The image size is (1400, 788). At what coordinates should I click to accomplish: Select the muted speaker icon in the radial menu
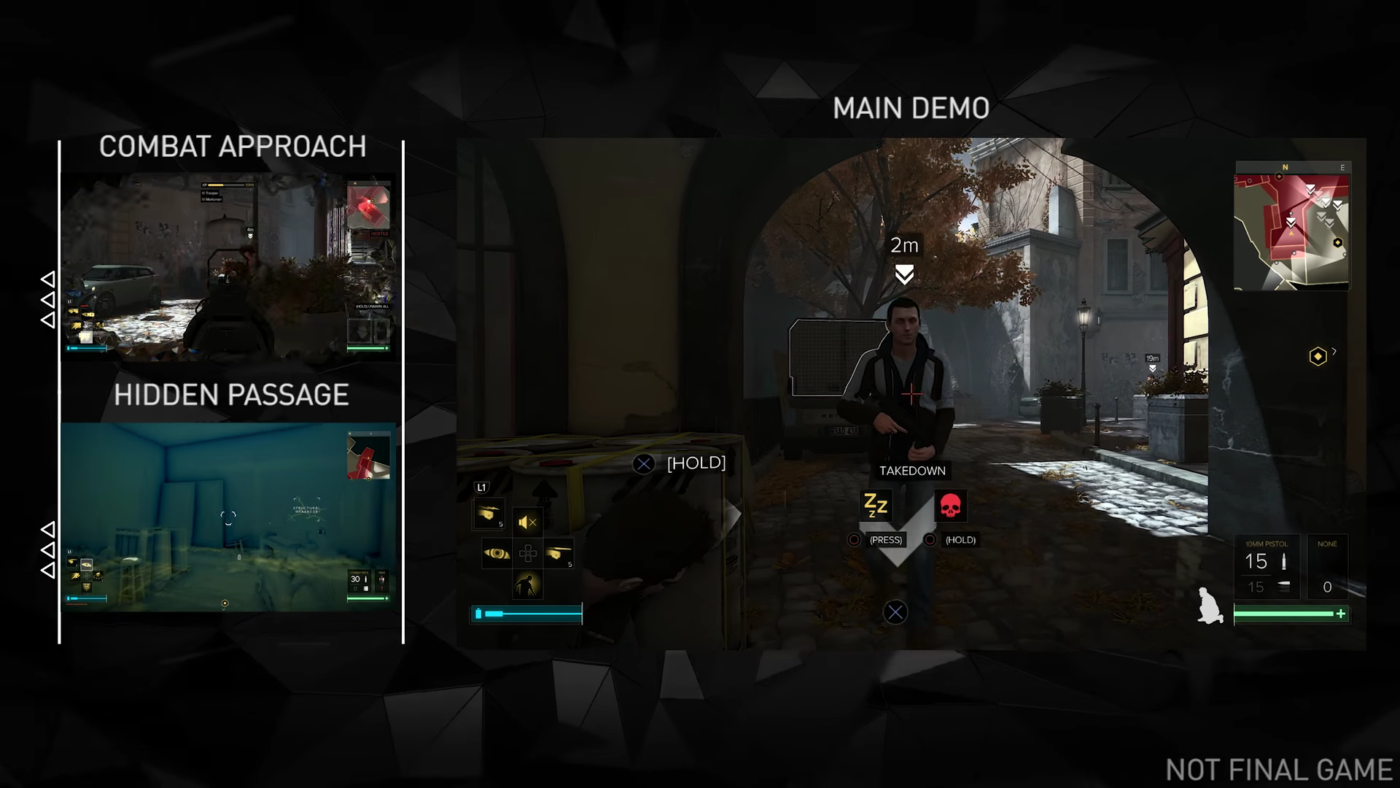[x=527, y=520]
